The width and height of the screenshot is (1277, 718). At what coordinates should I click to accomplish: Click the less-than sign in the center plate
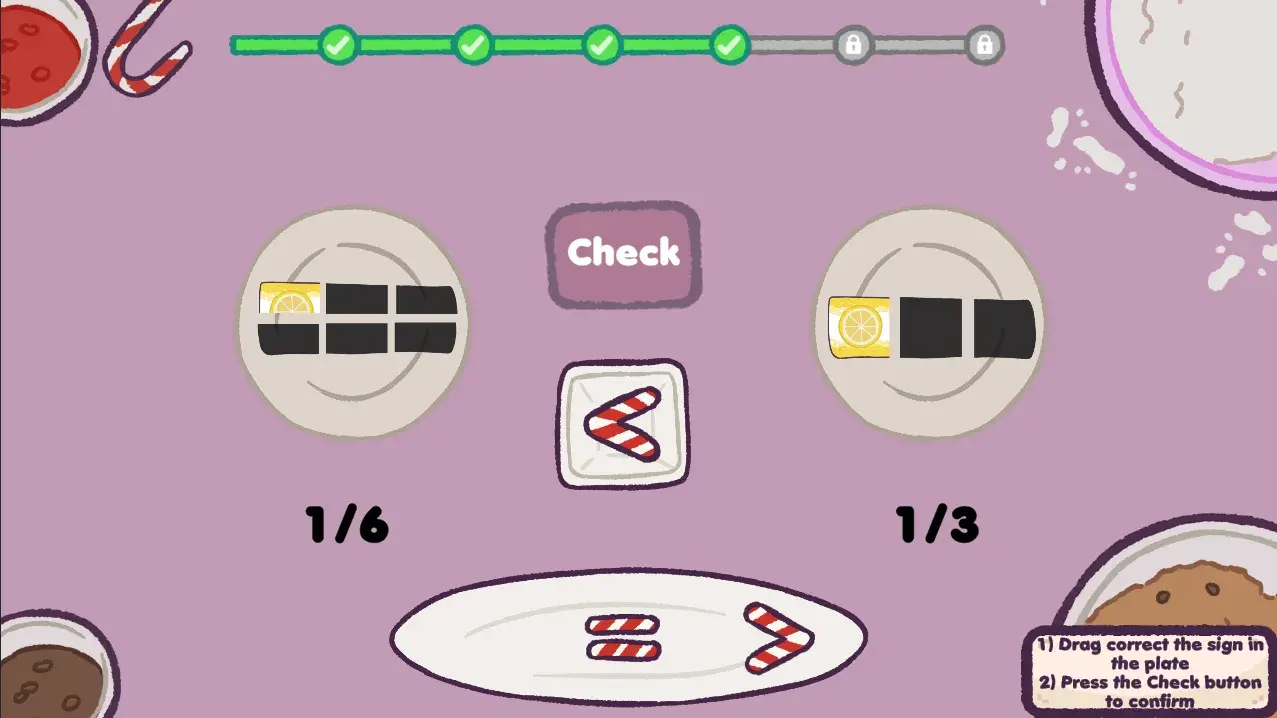click(622, 423)
